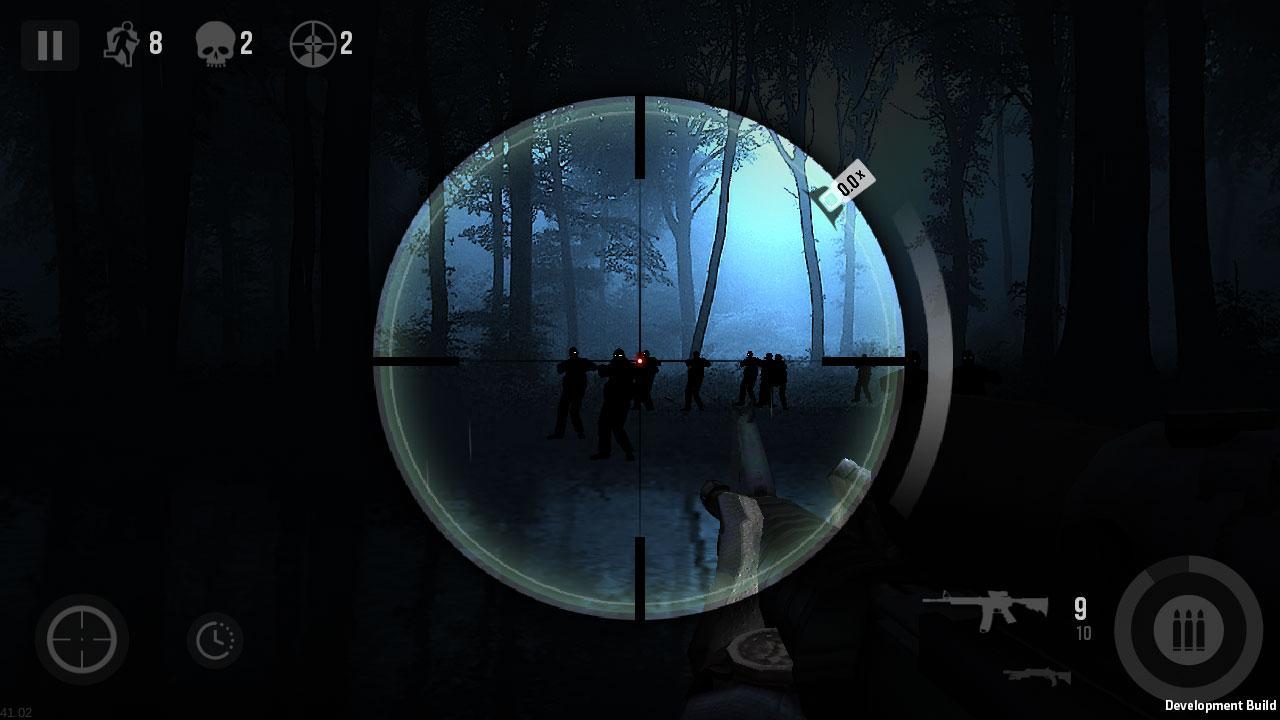Select the assault rifle weapon

(985, 609)
